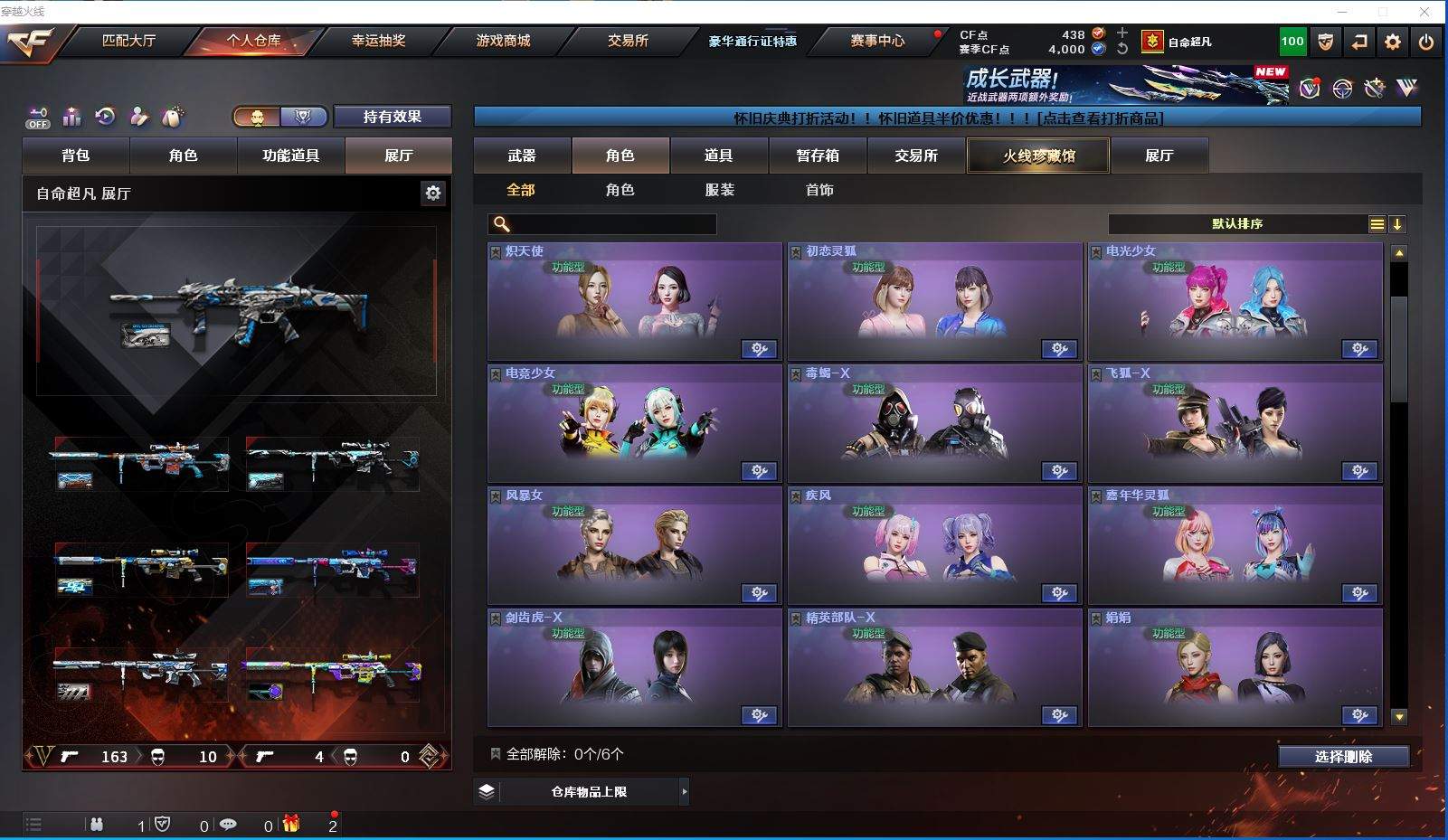The height and width of the screenshot is (840, 1448).
Task: Filter by 服装 clothing category
Action: pos(720,190)
